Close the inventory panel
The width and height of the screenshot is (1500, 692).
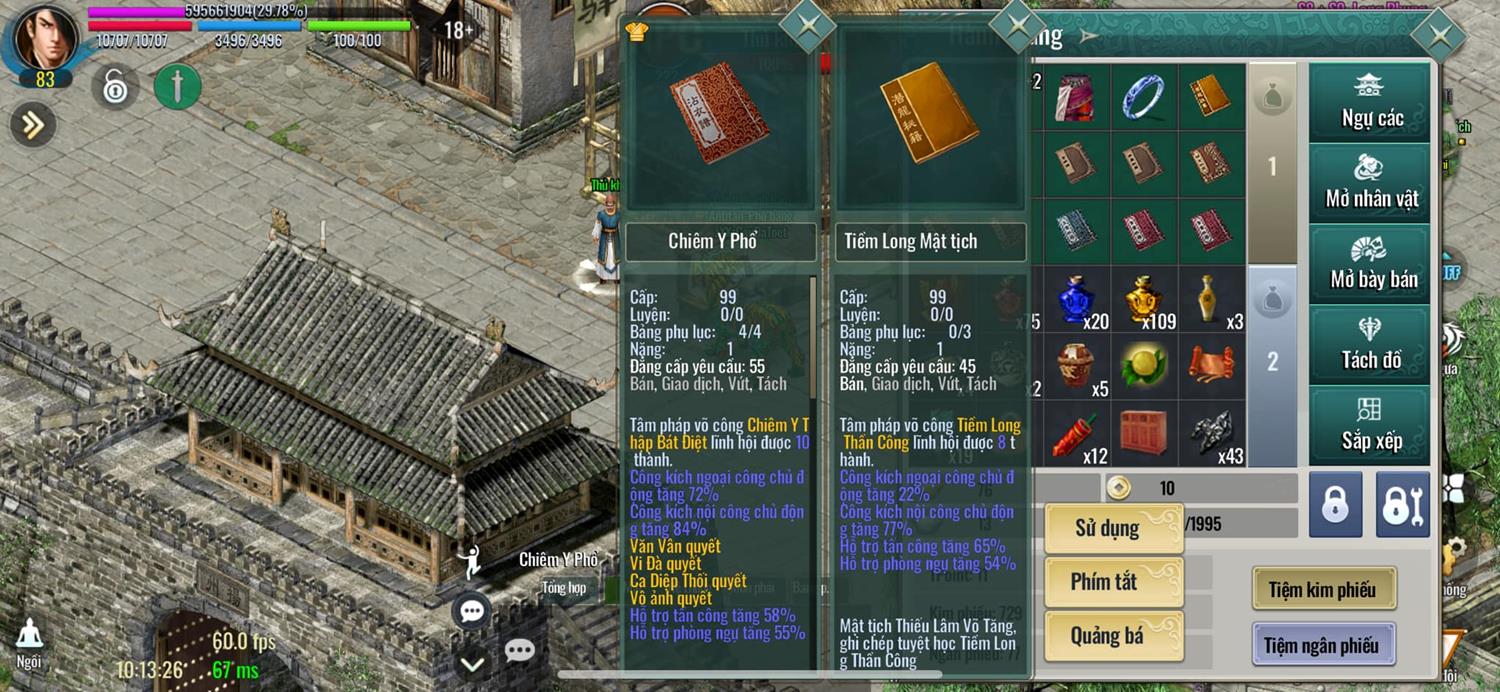1440,37
